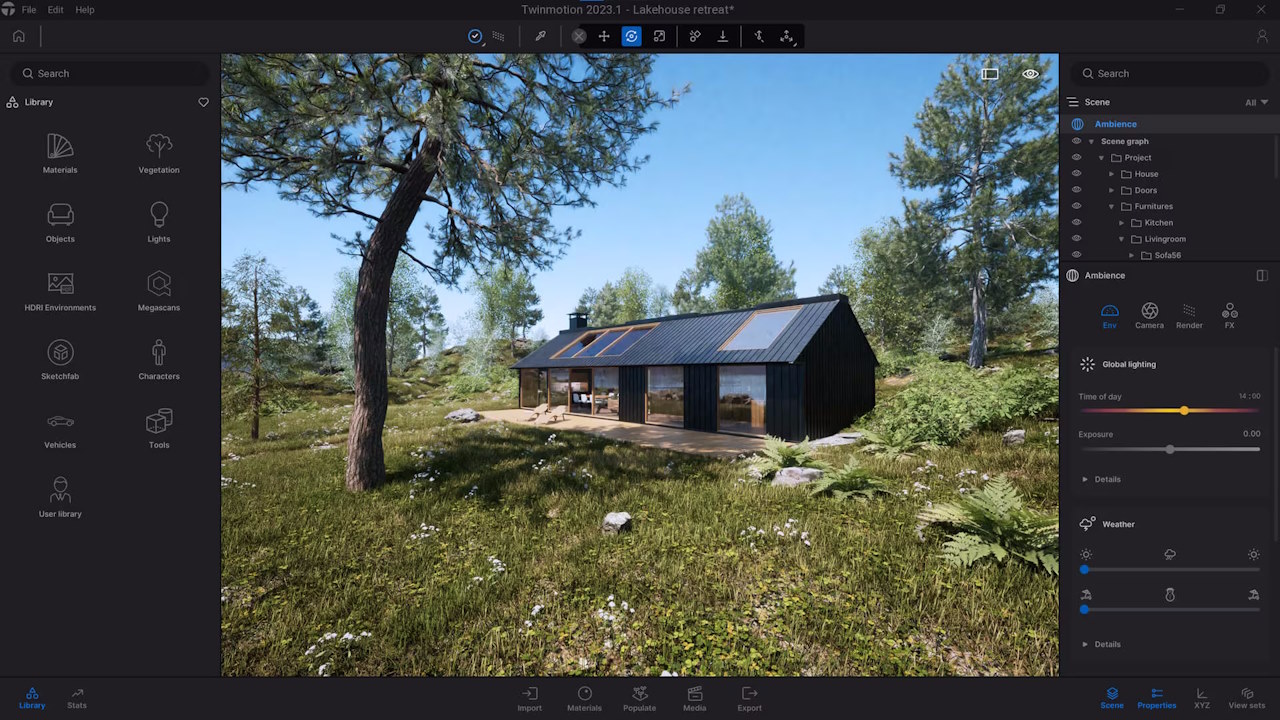Click the Time of day slider handle
The height and width of the screenshot is (720, 1280).
pyautogui.click(x=1184, y=411)
